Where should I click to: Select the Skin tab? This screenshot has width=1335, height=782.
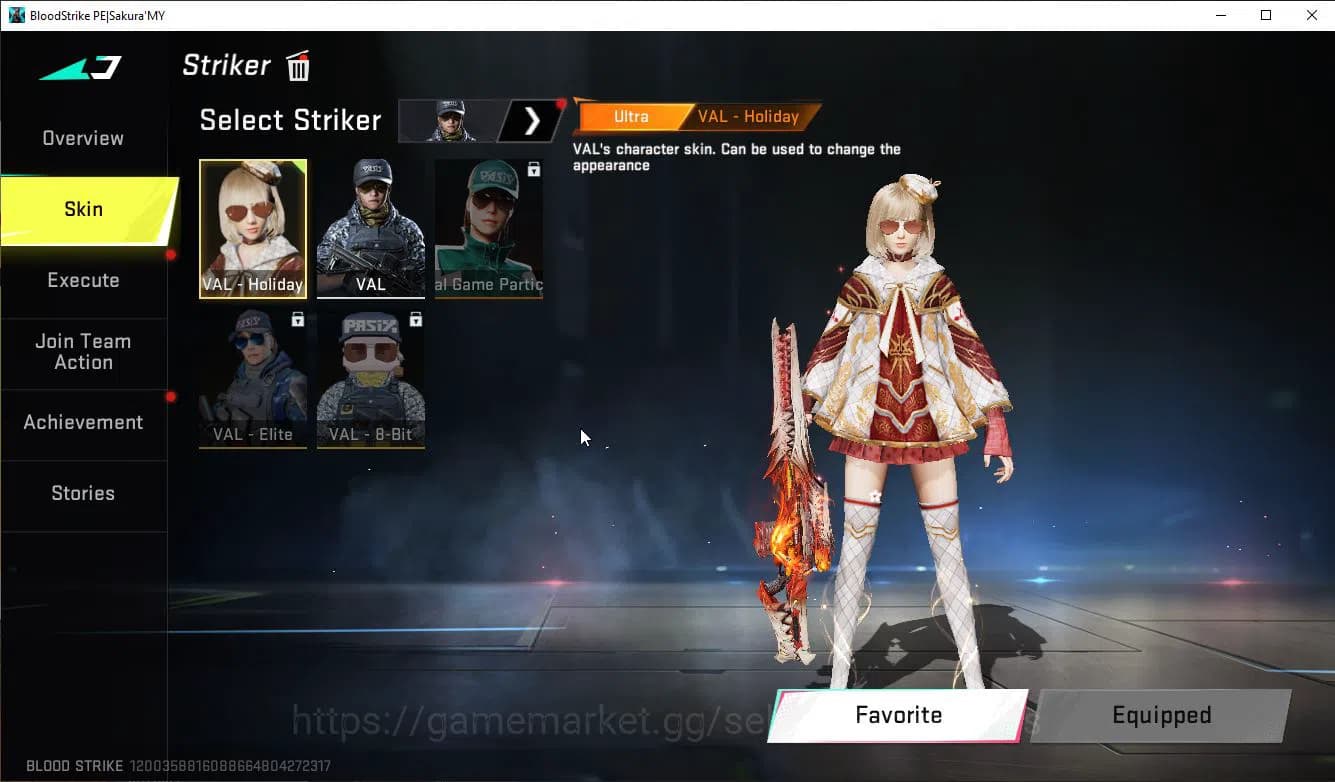[83, 209]
